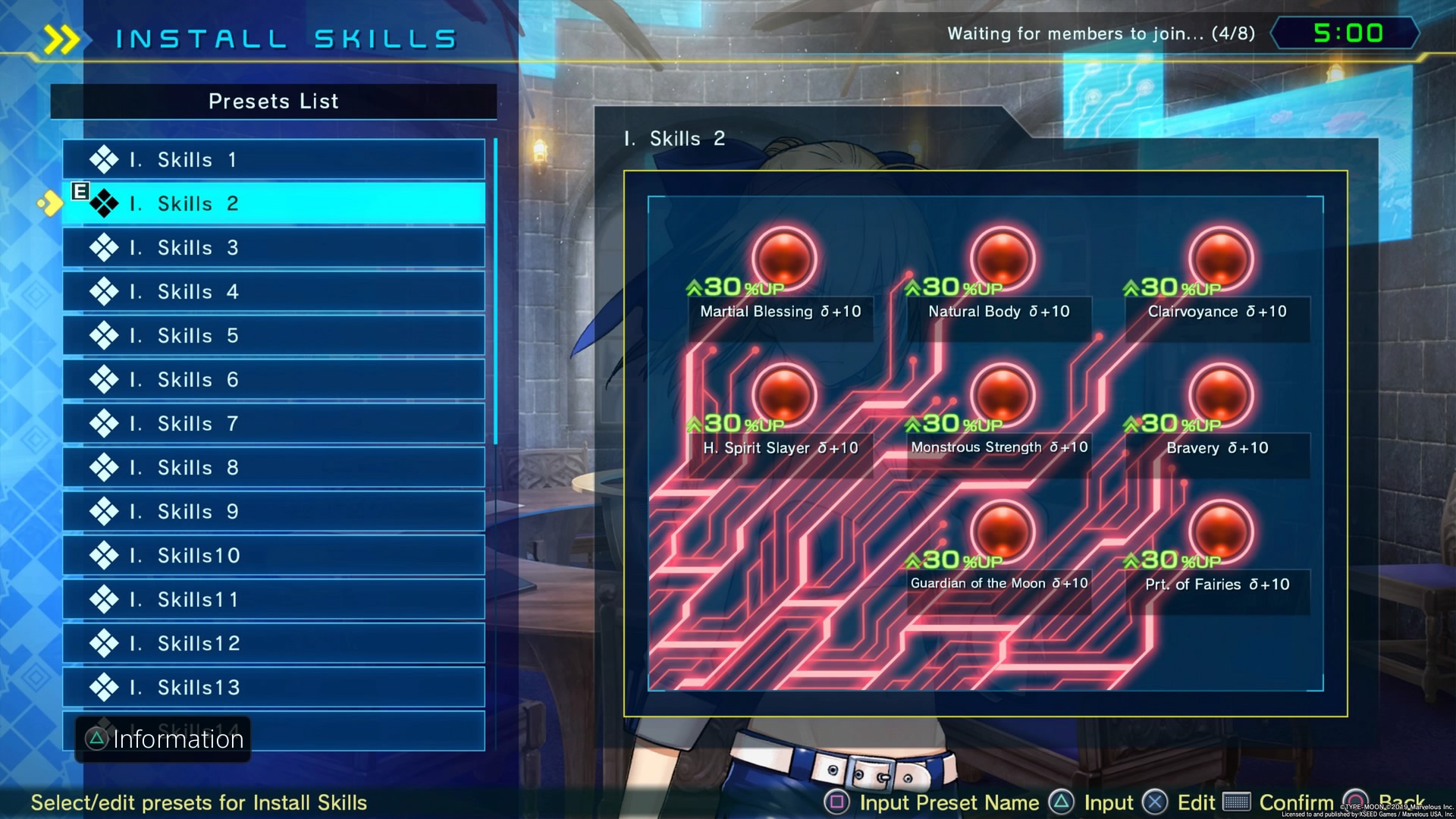Screen dimensions: 1456x819
Task: Select the Skills 8 preset
Action: point(273,468)
